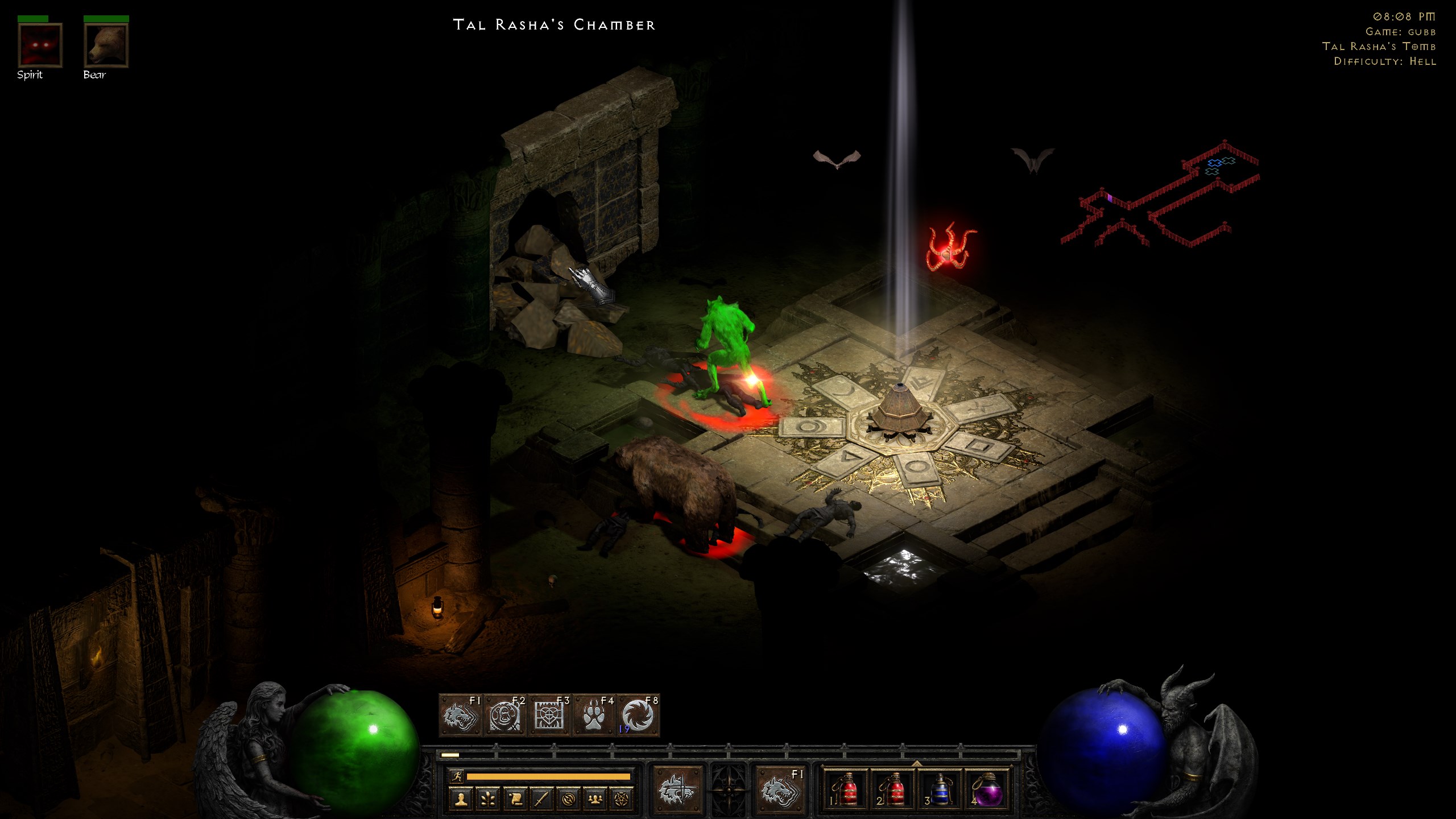Viewport: 1456px width, 819px height.
Task: Open the skill tree button
Action: click(x=487, y=799)
